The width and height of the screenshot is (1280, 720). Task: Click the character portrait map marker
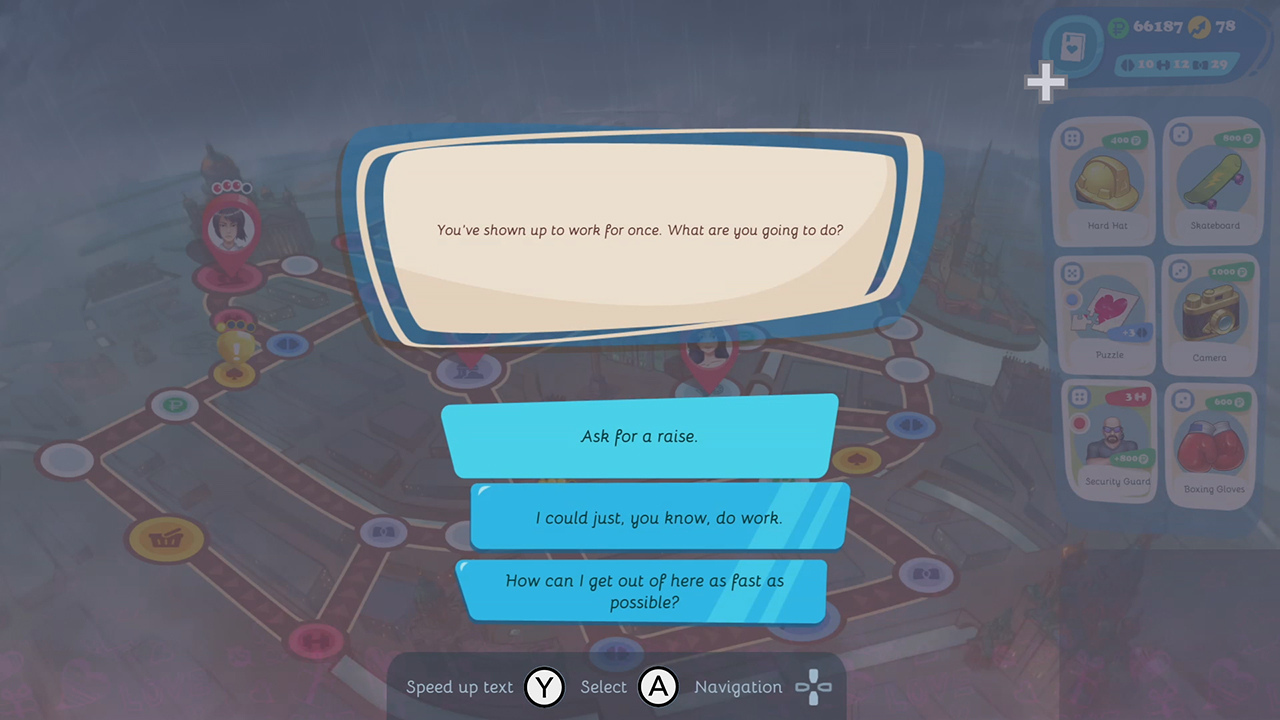pyautogui.click(x=231, y=228)
